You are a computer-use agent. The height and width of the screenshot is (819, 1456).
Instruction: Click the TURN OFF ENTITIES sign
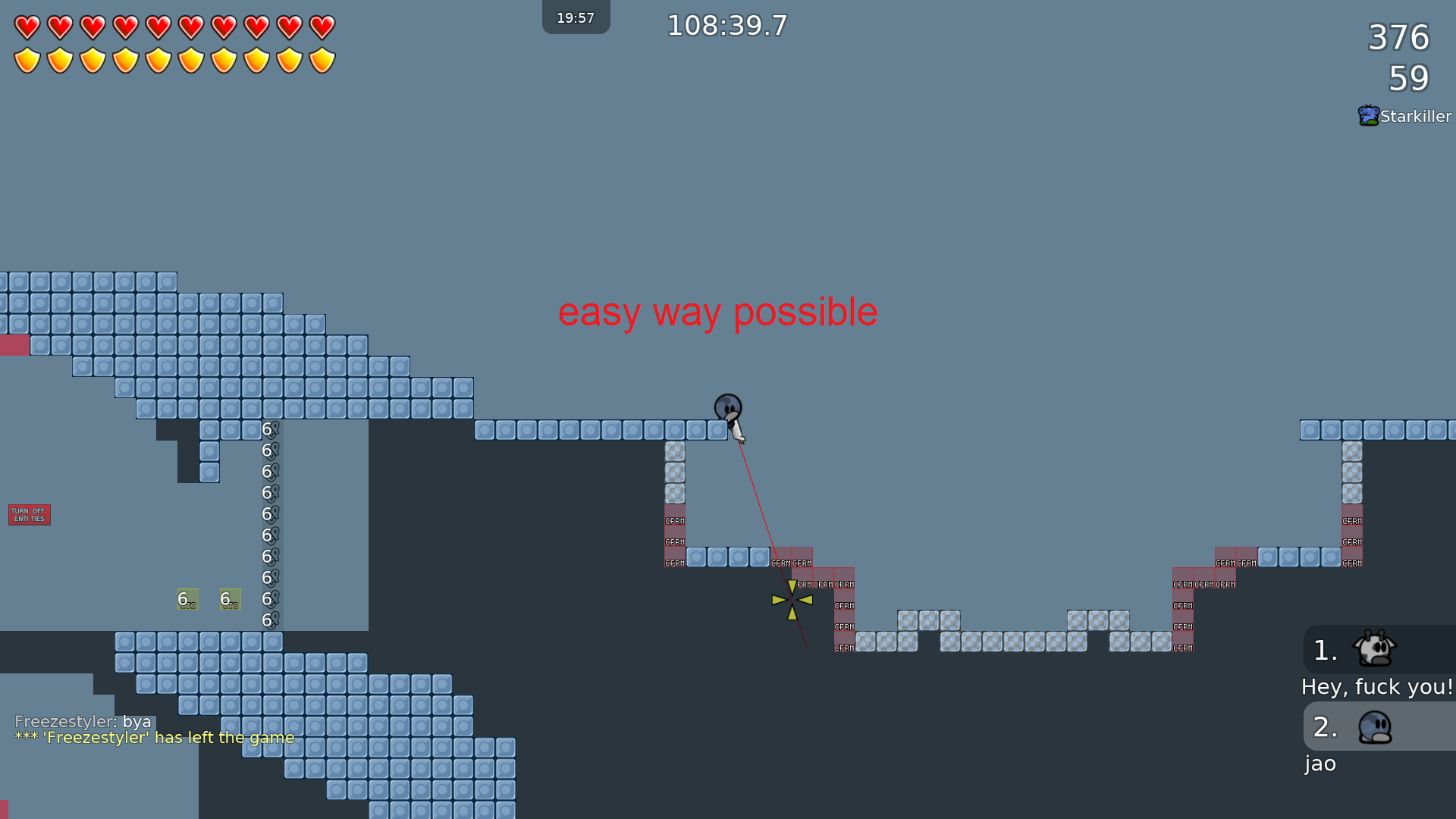(x=29, y=514)
